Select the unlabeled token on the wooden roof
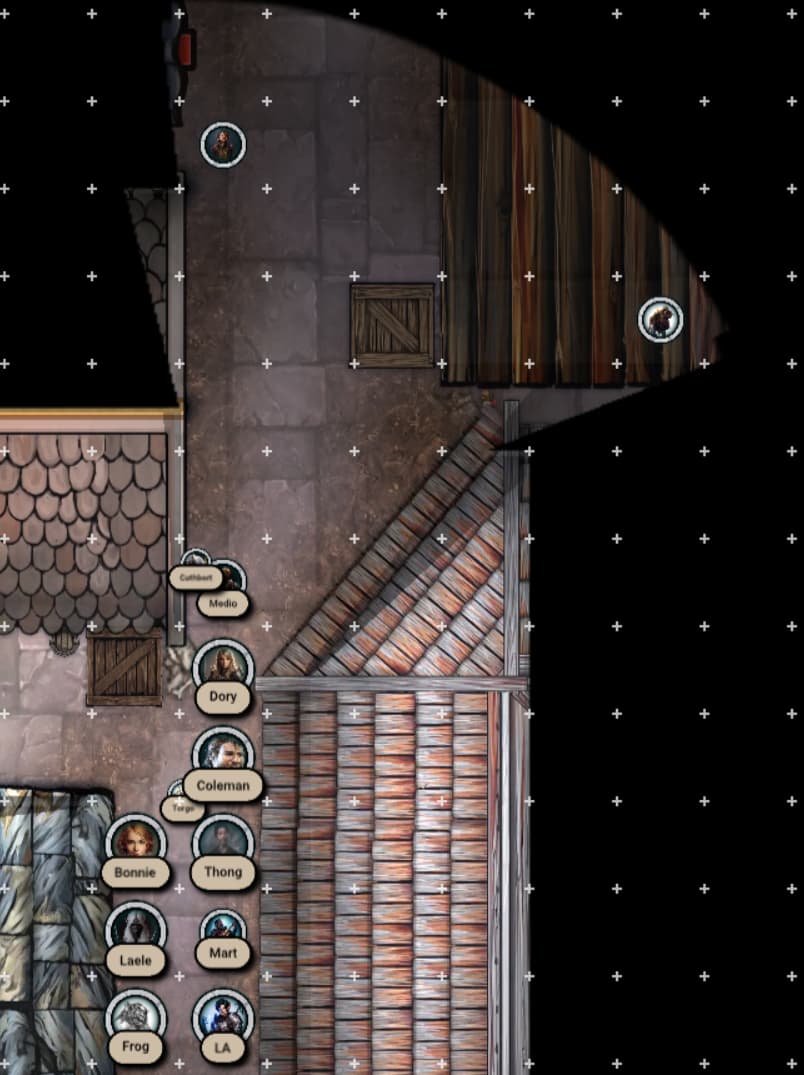The width and height of the screenshot is (804, 1075). click(660, 320)
